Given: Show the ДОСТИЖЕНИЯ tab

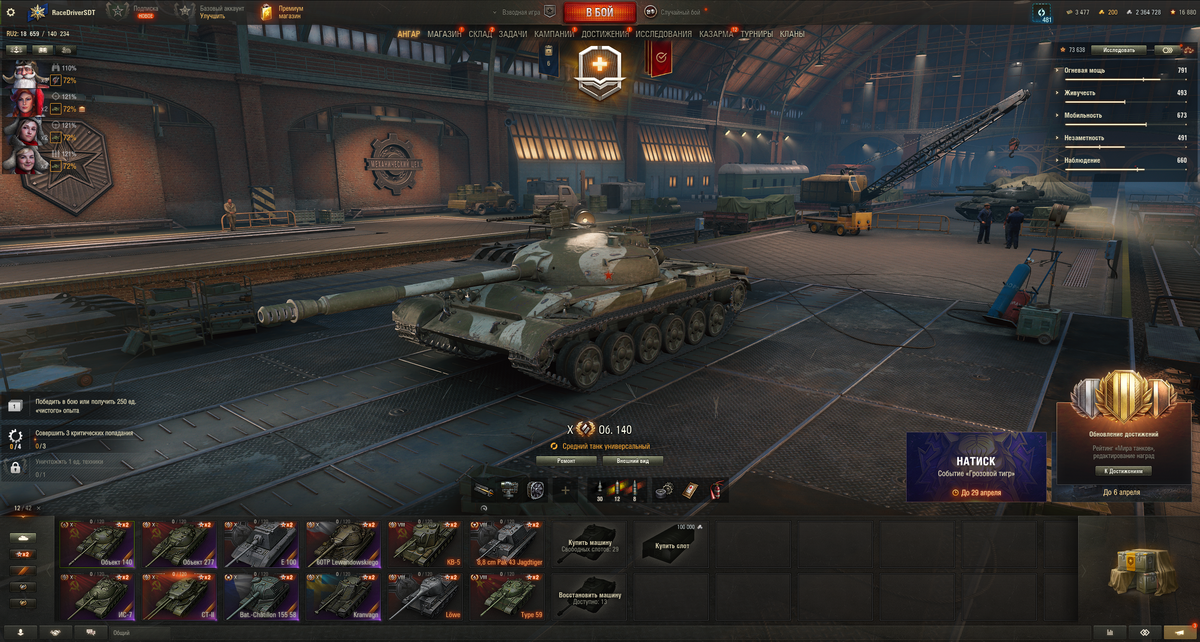Looking at the screenshot, I should click(x=605, y=34).
